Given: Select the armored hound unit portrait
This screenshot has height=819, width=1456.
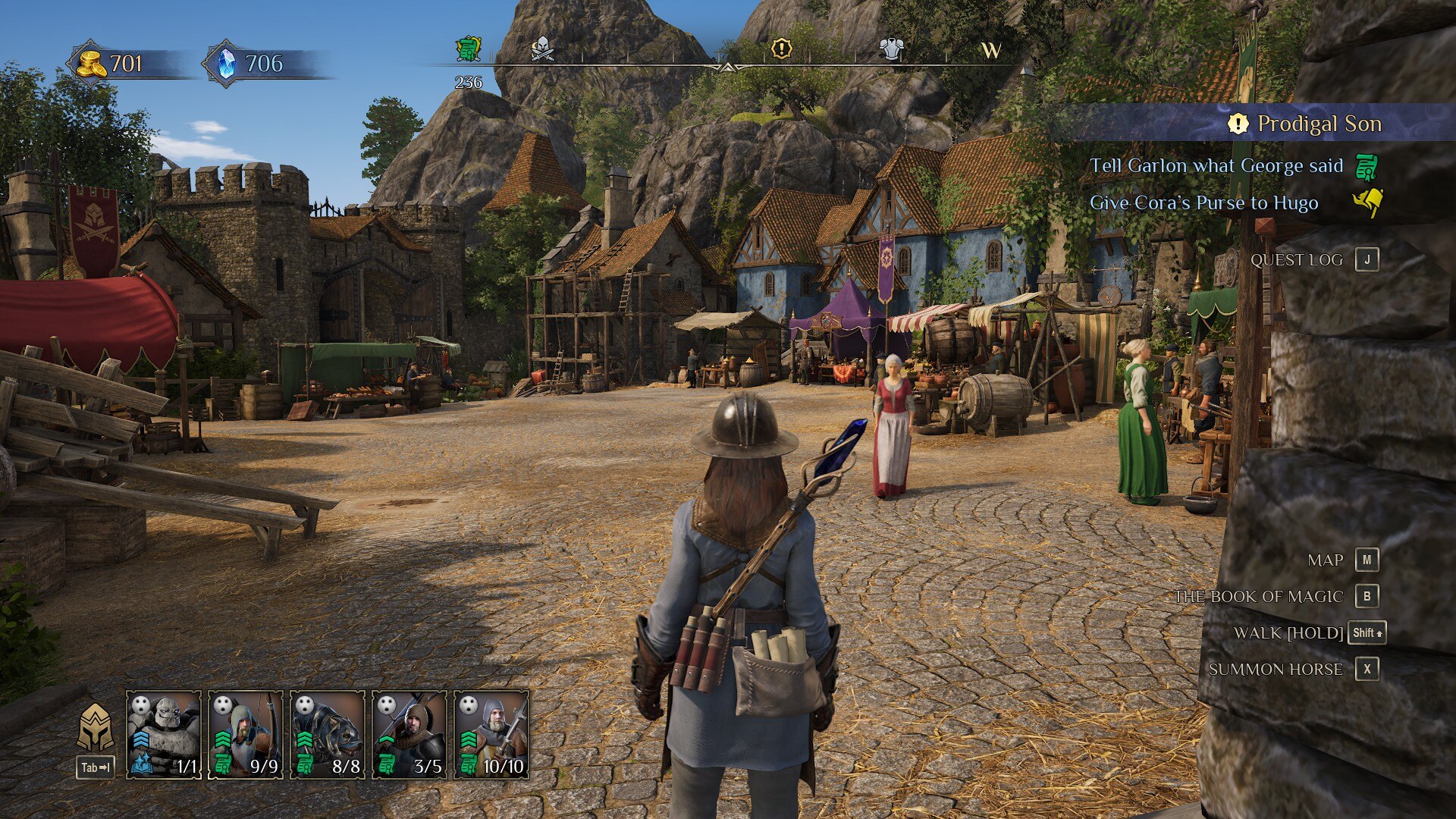Looking at the screenshot, I should point(328,734).
